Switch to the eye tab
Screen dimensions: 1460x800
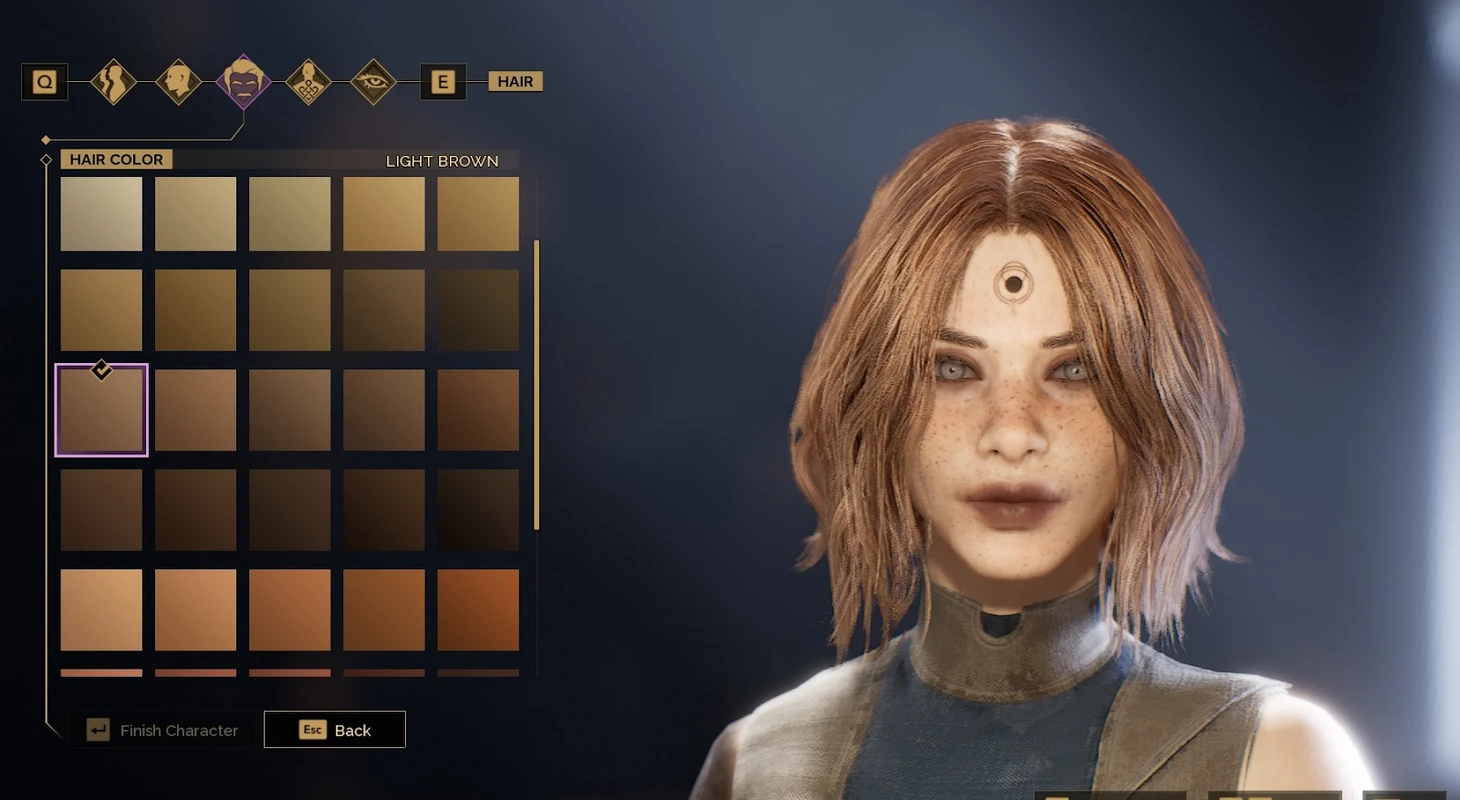tap(373, 81)
